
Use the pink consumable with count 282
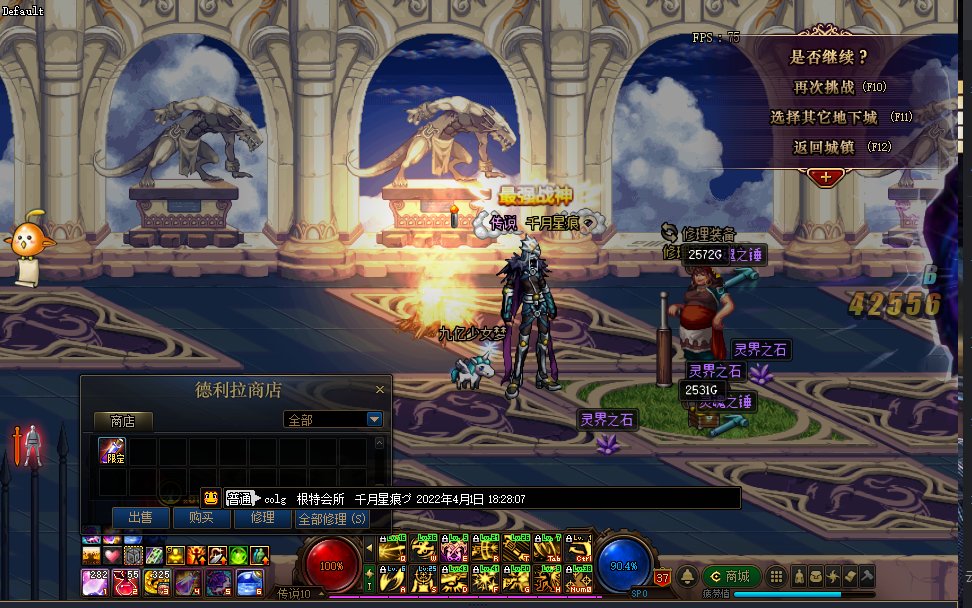(x=96, y=581)
